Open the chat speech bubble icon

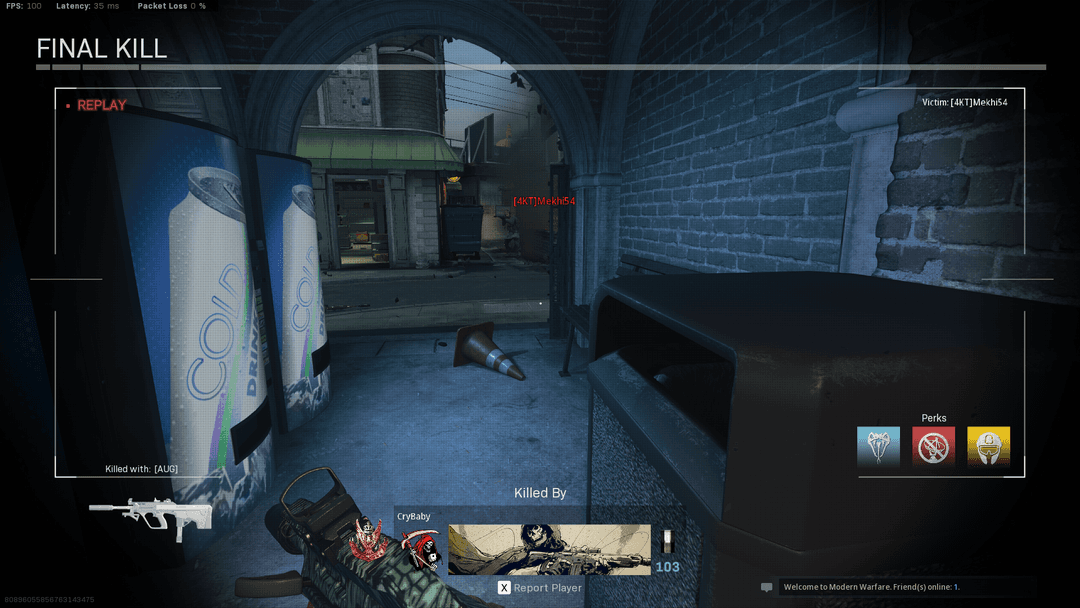click(x=767, y=587)
